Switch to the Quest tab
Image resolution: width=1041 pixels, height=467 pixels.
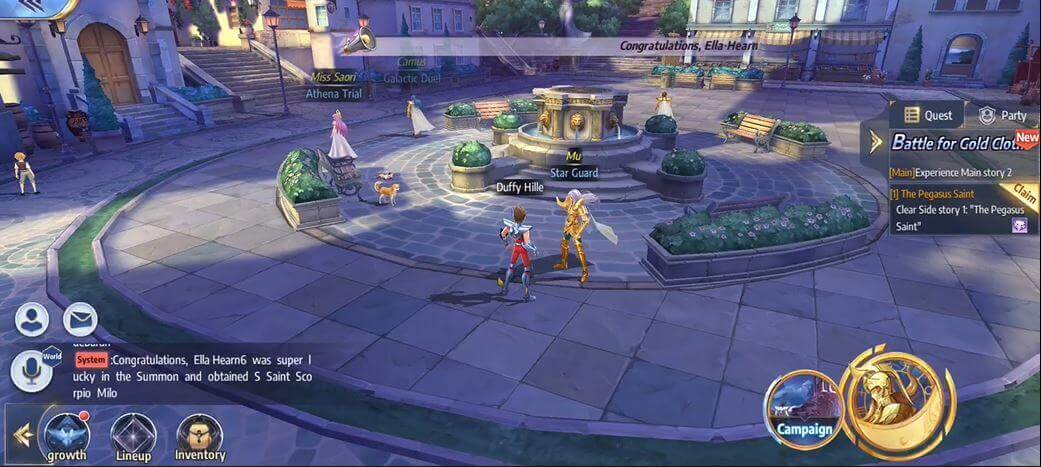[927, 115]
